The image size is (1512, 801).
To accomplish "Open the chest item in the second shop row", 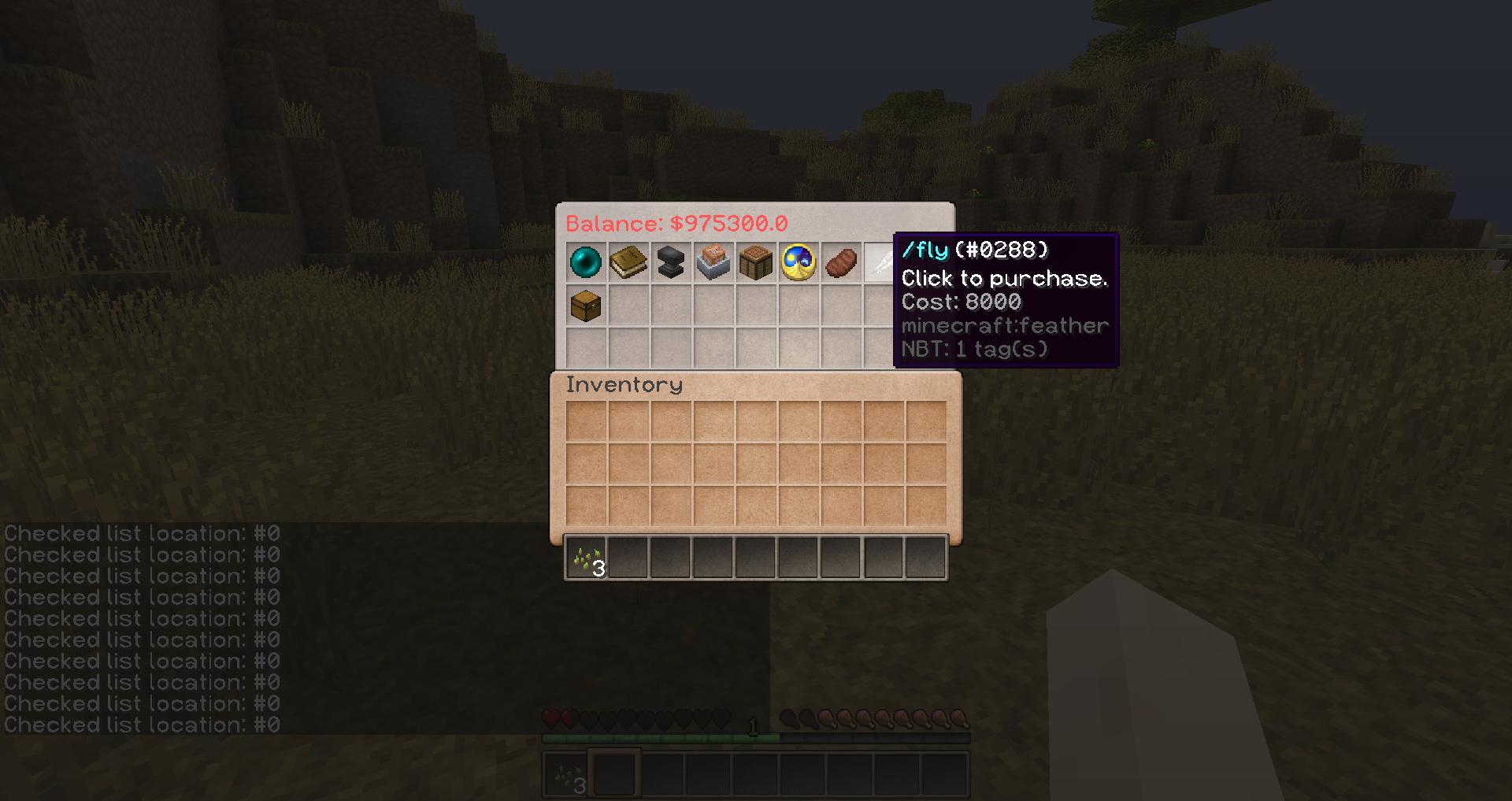I will [587, 304].
